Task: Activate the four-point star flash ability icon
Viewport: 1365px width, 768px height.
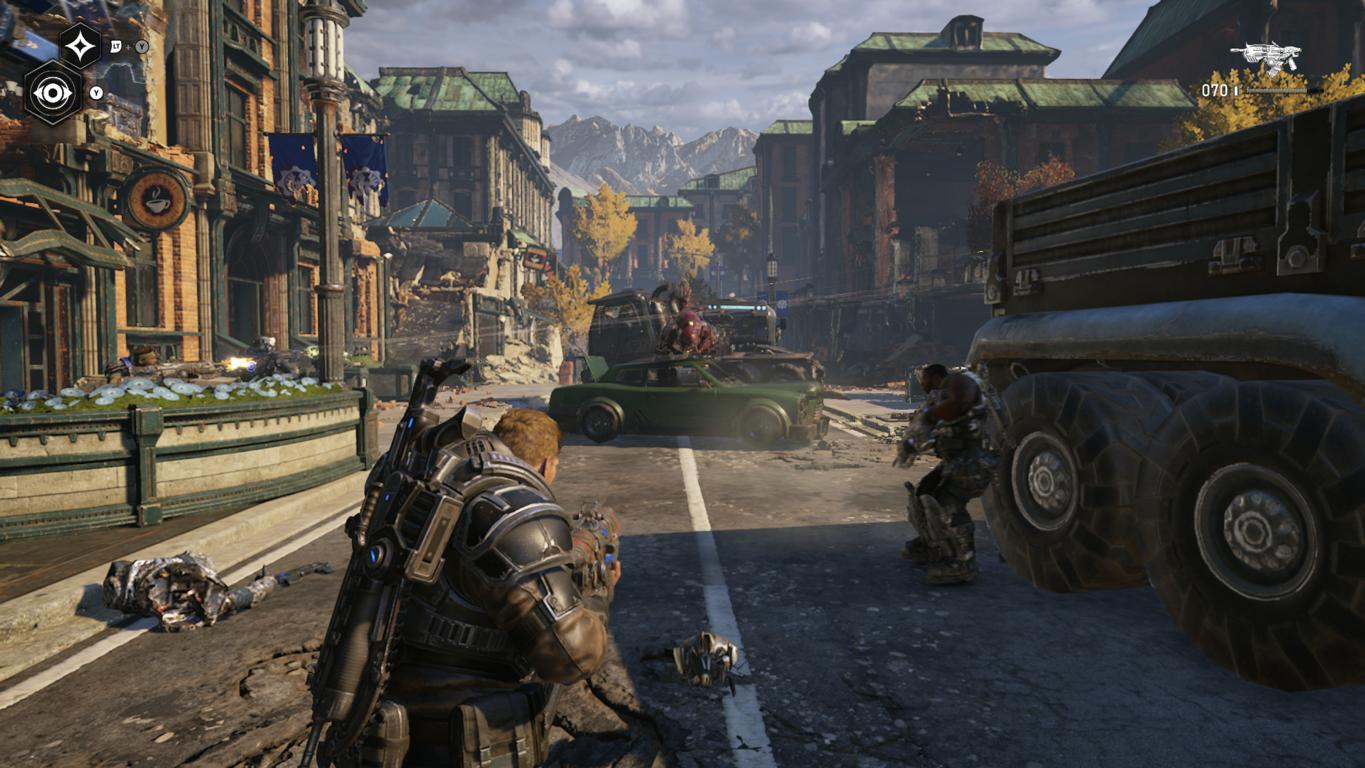Action: coord(80,45)
